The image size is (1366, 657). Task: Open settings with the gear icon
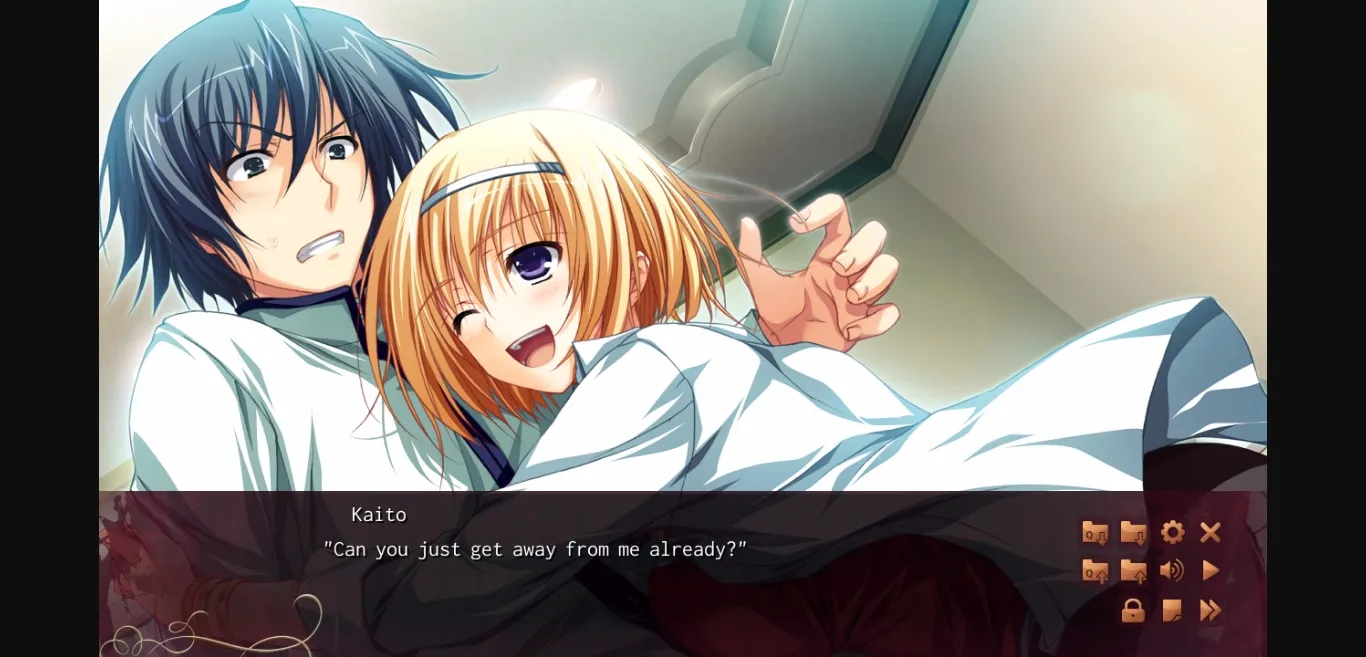point(1172,533)
